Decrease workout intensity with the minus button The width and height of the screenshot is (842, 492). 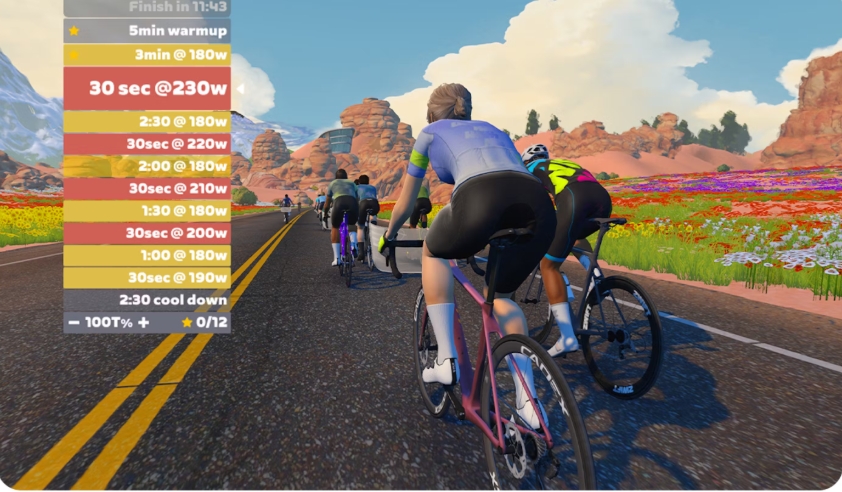tap(74, 322)
